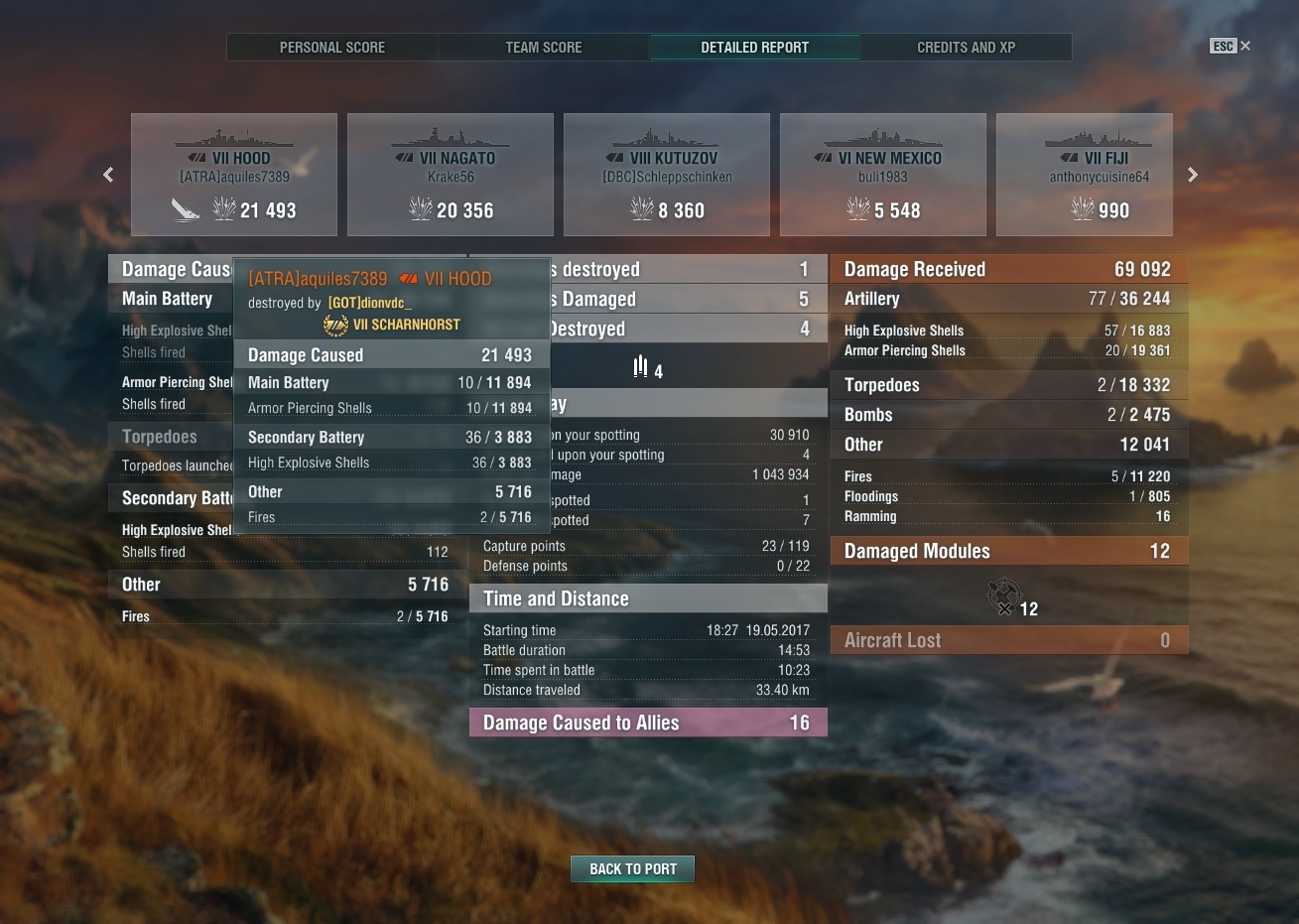Show previous ships with the left arrow
The image size is (1299, 924).
point(108,175)
